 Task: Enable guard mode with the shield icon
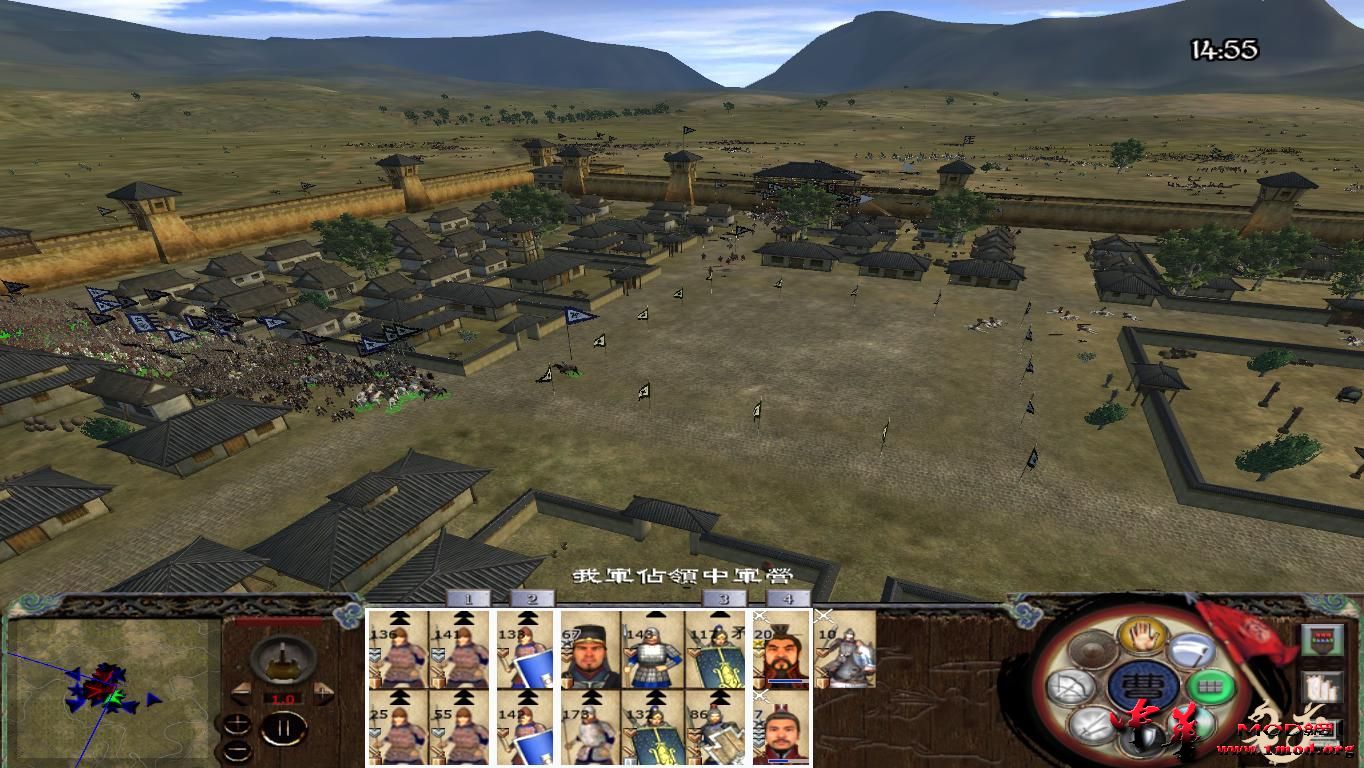tap(1144, 737)
